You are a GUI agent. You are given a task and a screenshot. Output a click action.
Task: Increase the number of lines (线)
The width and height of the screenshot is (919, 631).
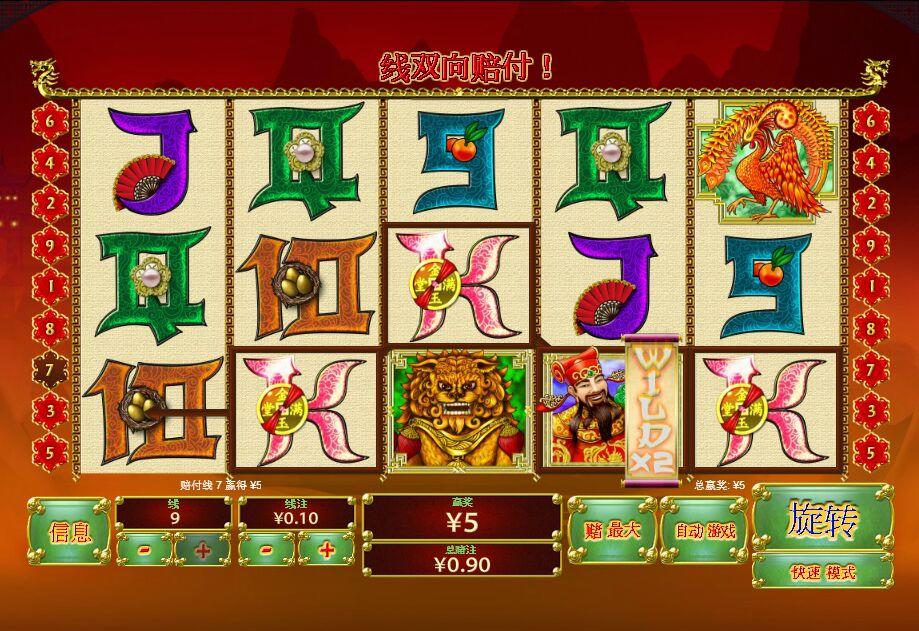203,549
